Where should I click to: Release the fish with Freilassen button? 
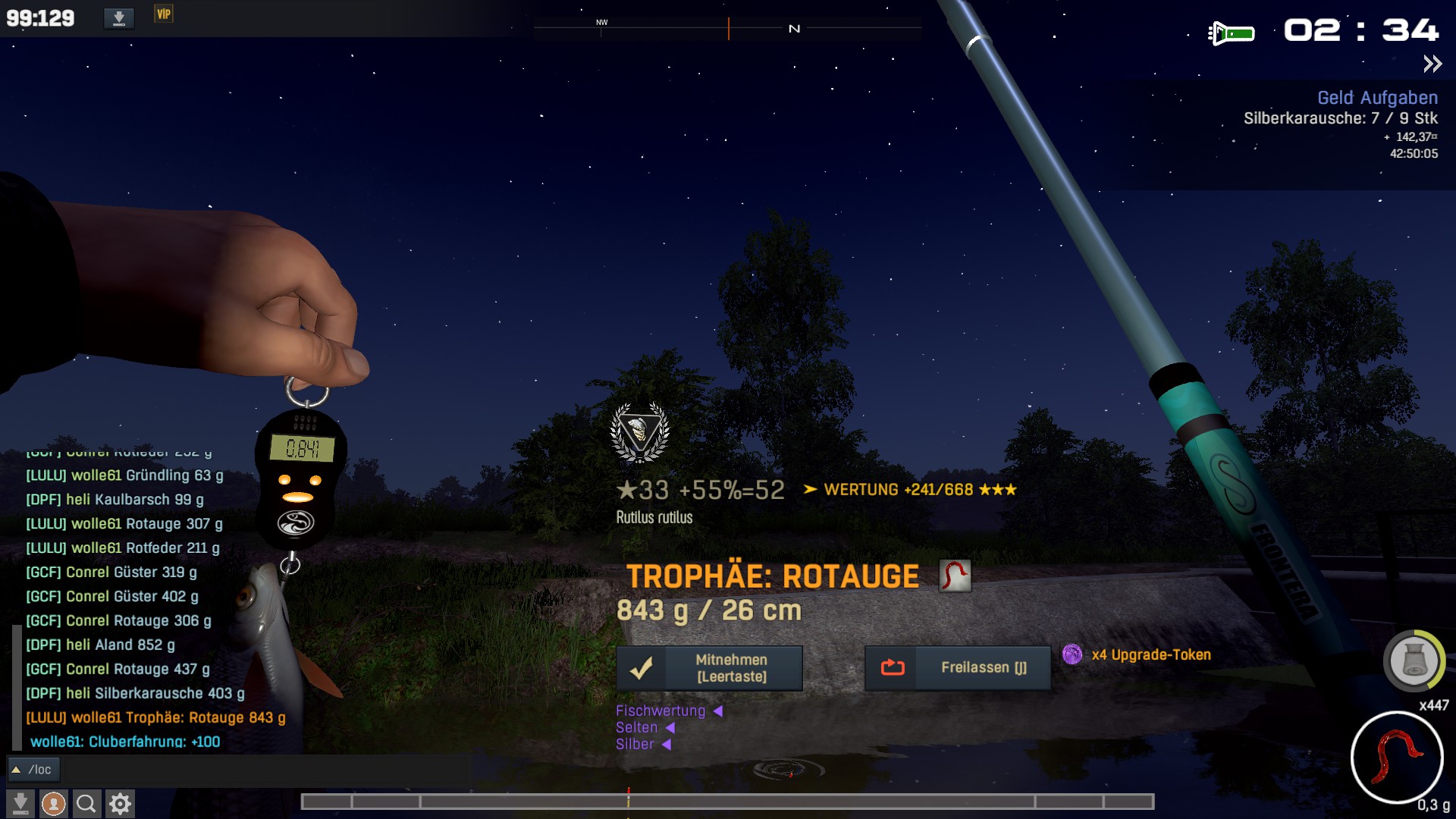coord(958,668)
